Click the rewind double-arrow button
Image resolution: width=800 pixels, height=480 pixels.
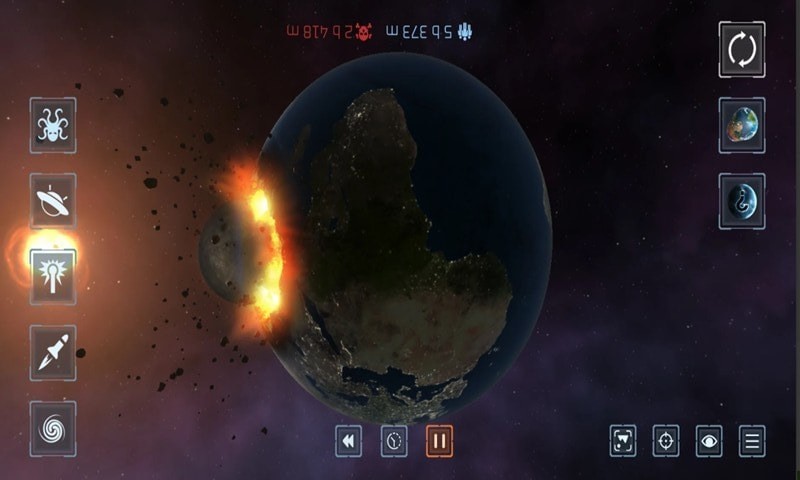(348, 441)
